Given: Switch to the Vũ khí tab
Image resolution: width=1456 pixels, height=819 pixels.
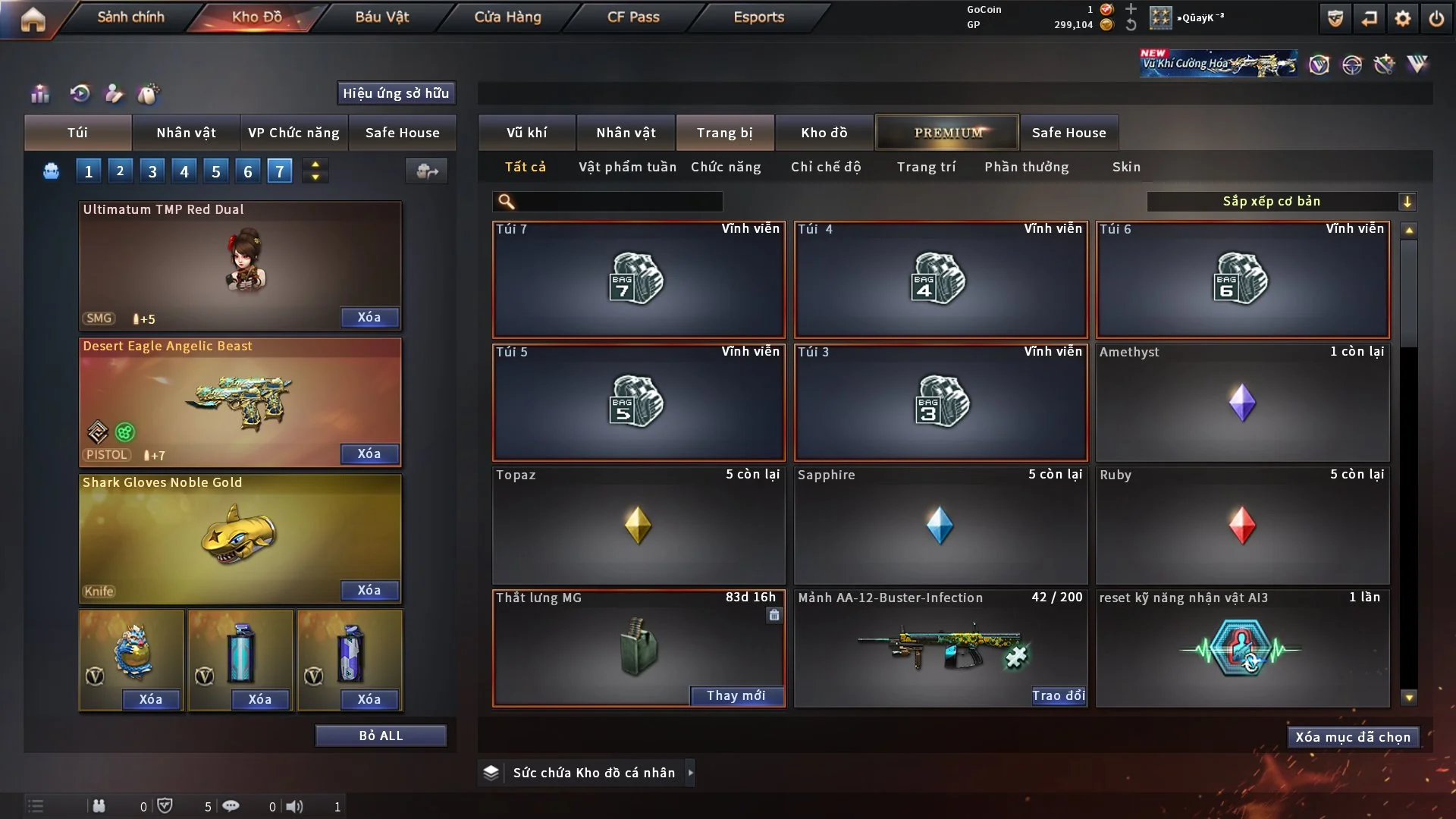Looking at the screenshot, I should 526,133.
